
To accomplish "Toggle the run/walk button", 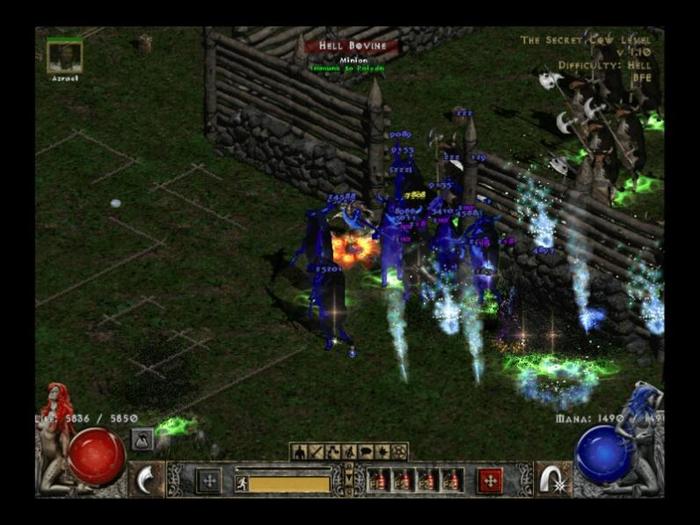I will click(241, 483).
